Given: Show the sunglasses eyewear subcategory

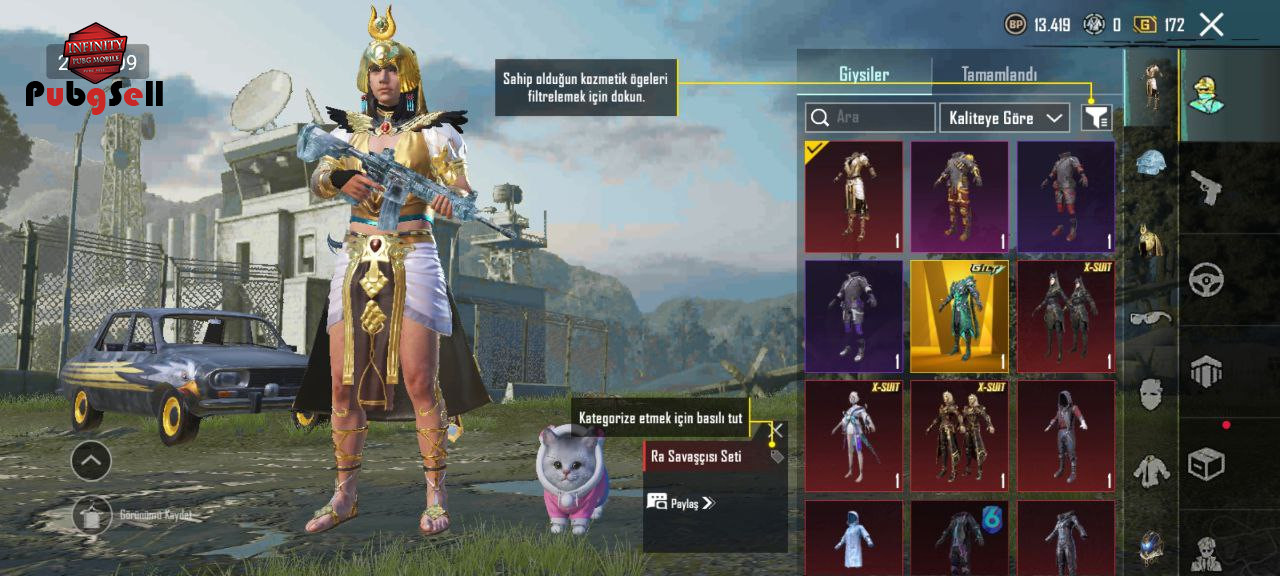Looking at the screenshot, I should tap(1151, 318).
